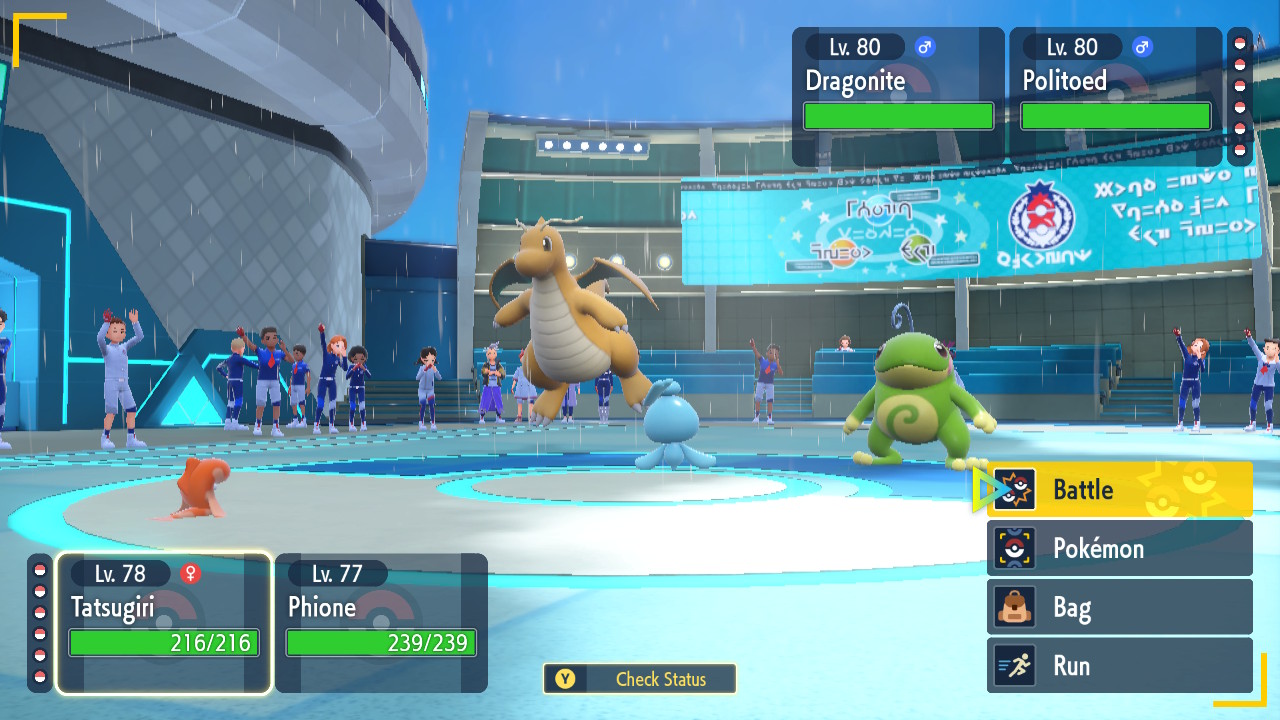Open the Bag menu

1119,607
